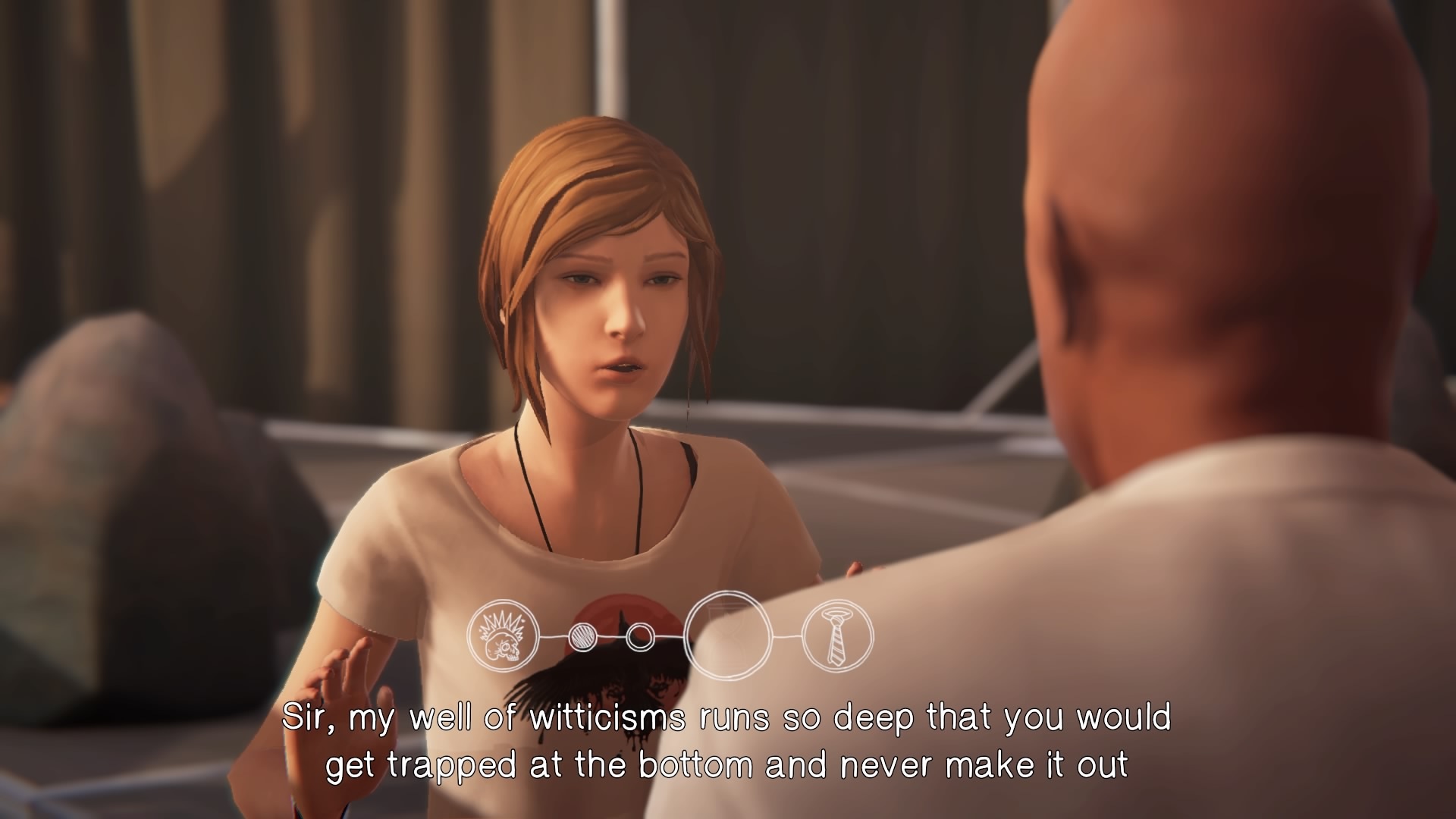Select the striped filled backtalk point
The width and height of the screenshot is (1456, 819).
coord(582,636)
